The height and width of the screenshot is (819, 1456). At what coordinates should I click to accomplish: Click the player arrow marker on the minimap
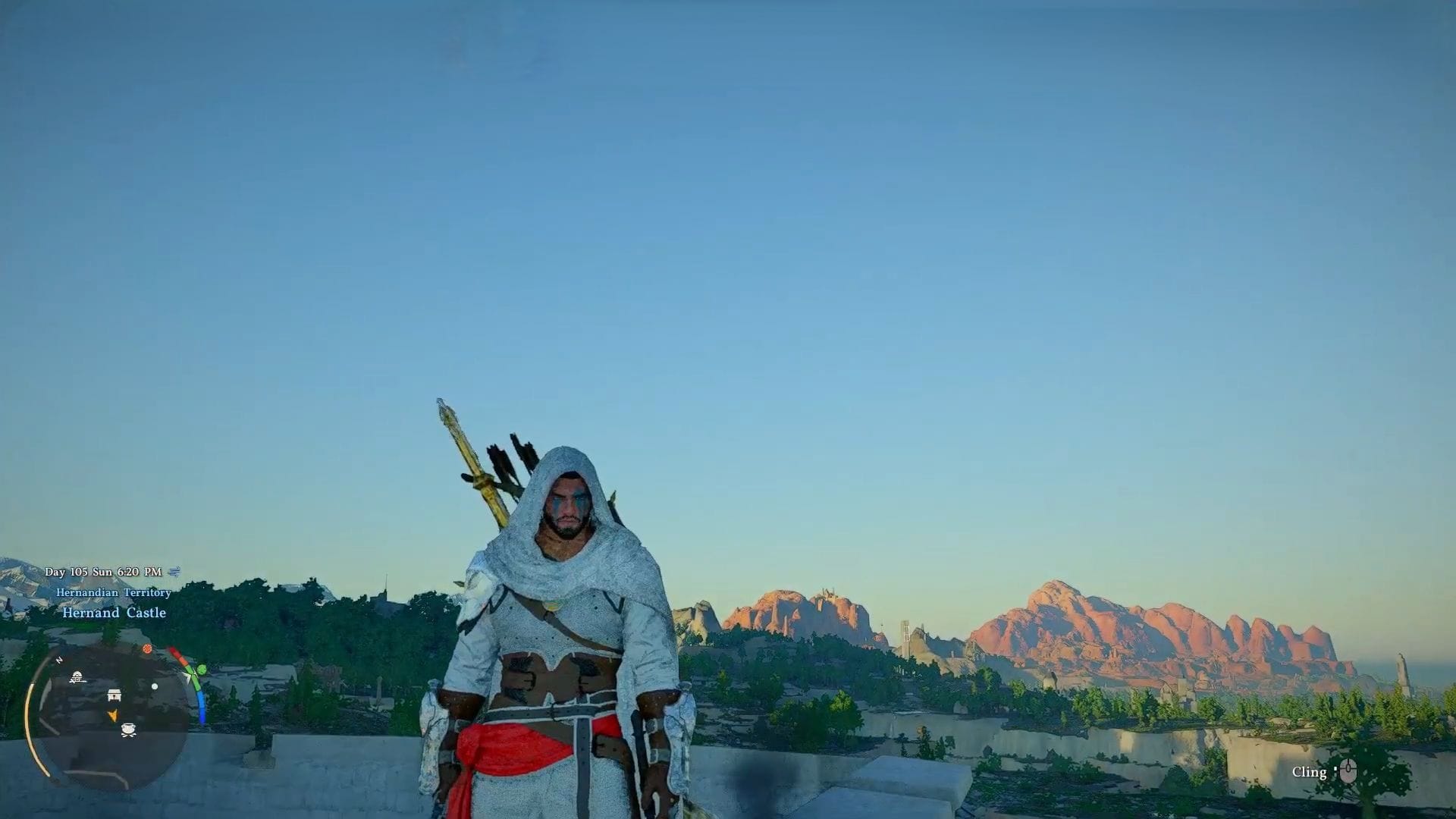pyautogui.click(x=114, y=715)
